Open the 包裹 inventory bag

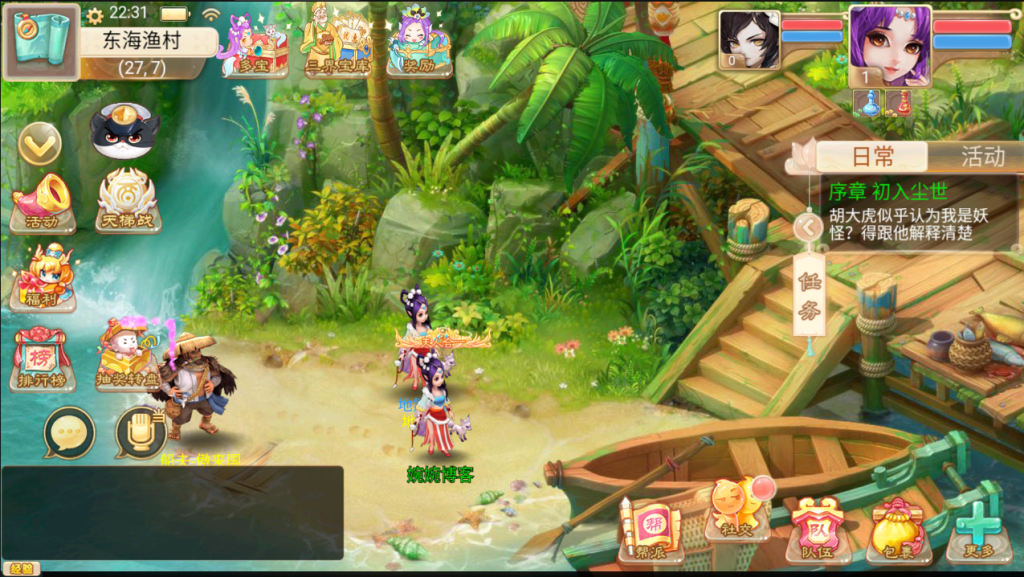pyautogui.click(x=899, y=529)
